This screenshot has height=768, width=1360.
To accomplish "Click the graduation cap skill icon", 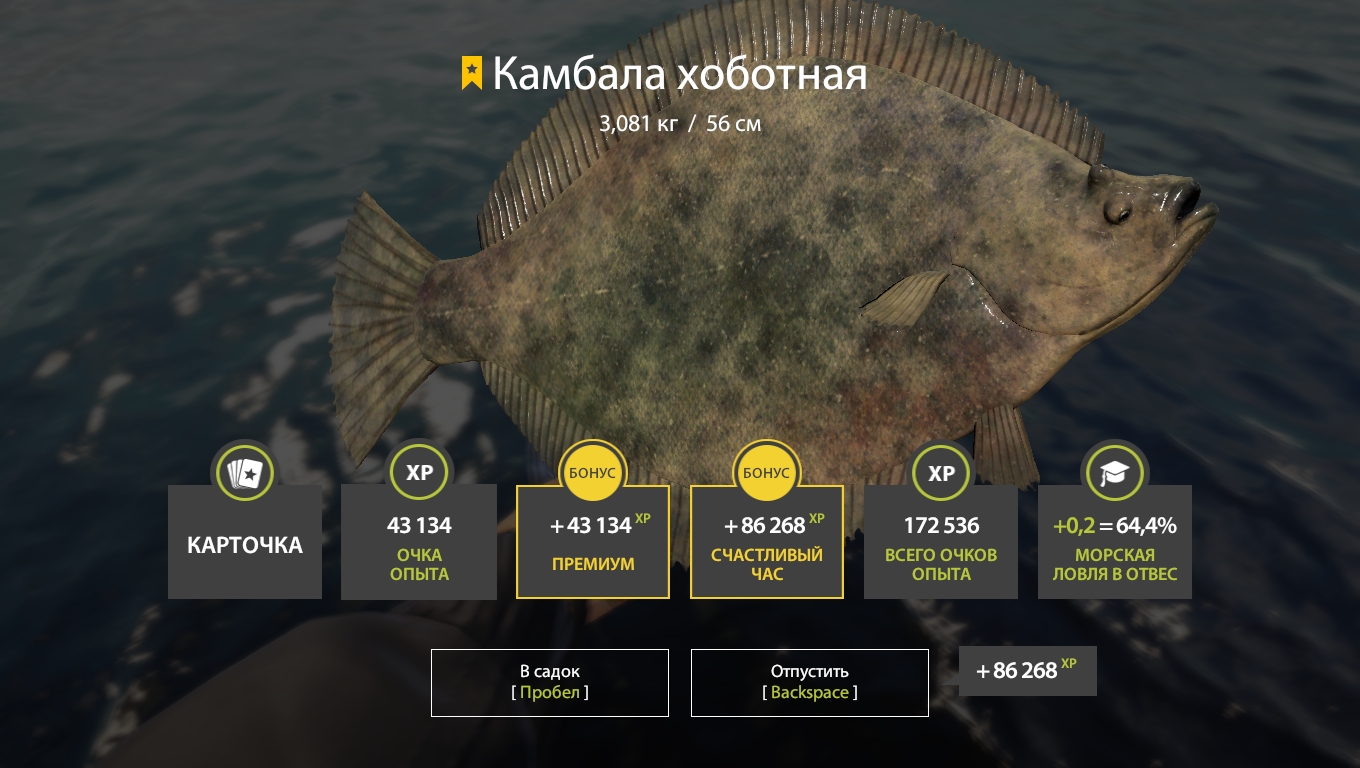I will tap(1115, 473).
